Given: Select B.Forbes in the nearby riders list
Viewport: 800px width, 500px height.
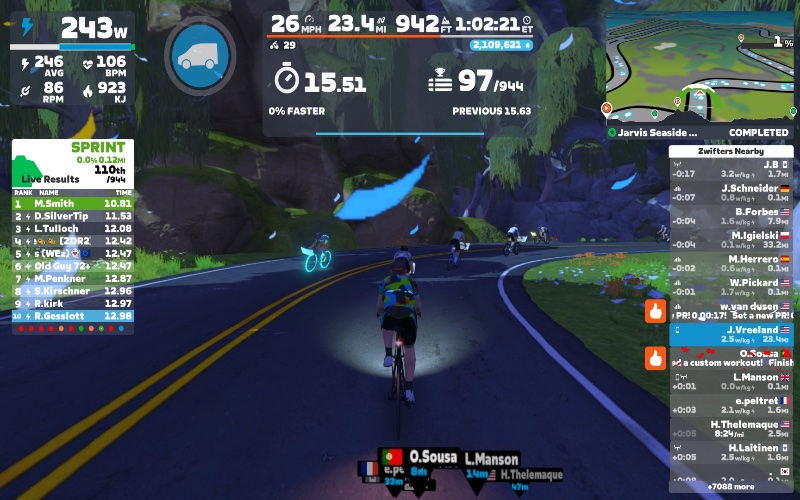Looking at the screenshot, I should 731,216.
